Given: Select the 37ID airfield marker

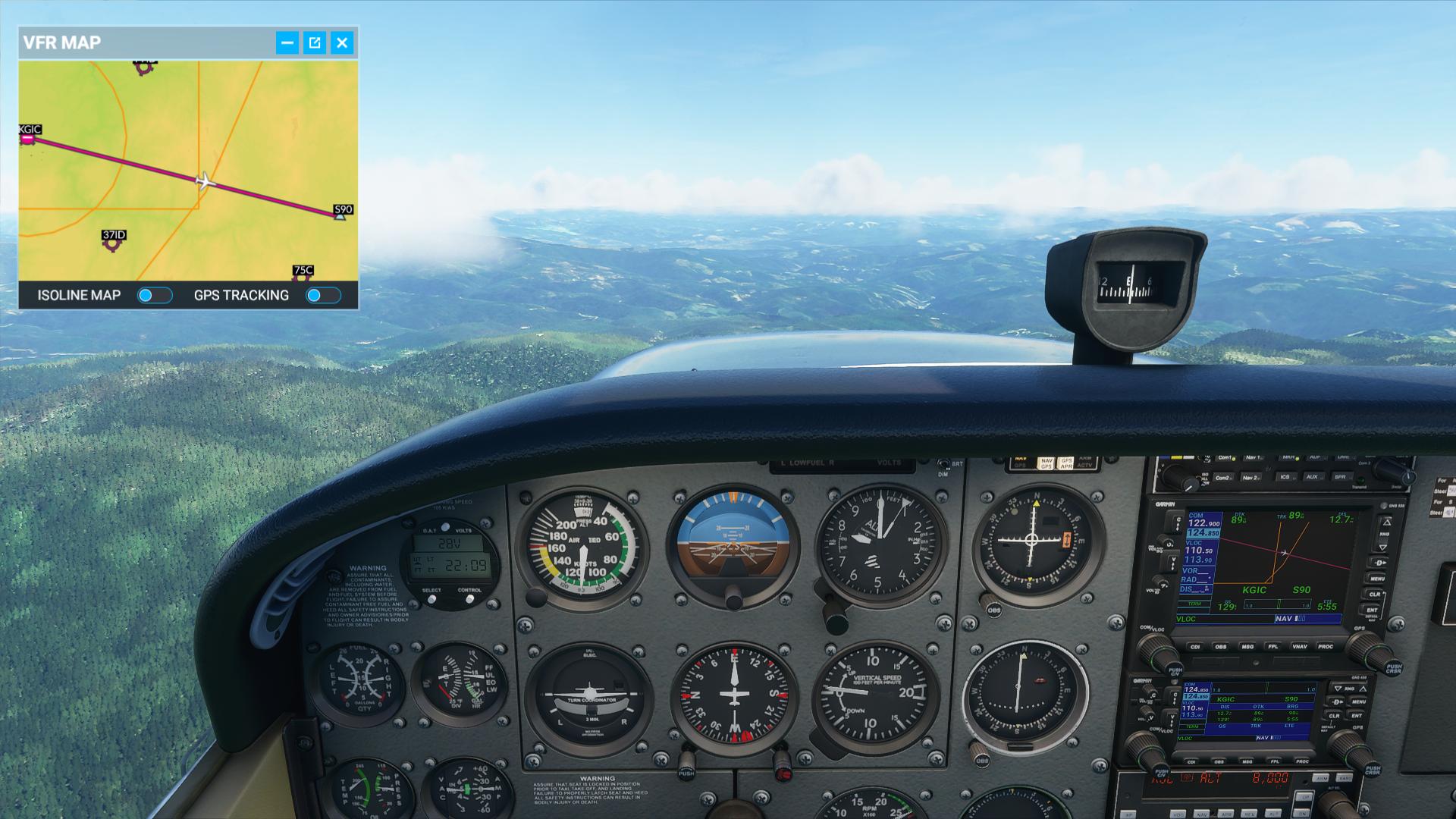Looking at the screenshot, I should 113,243.
